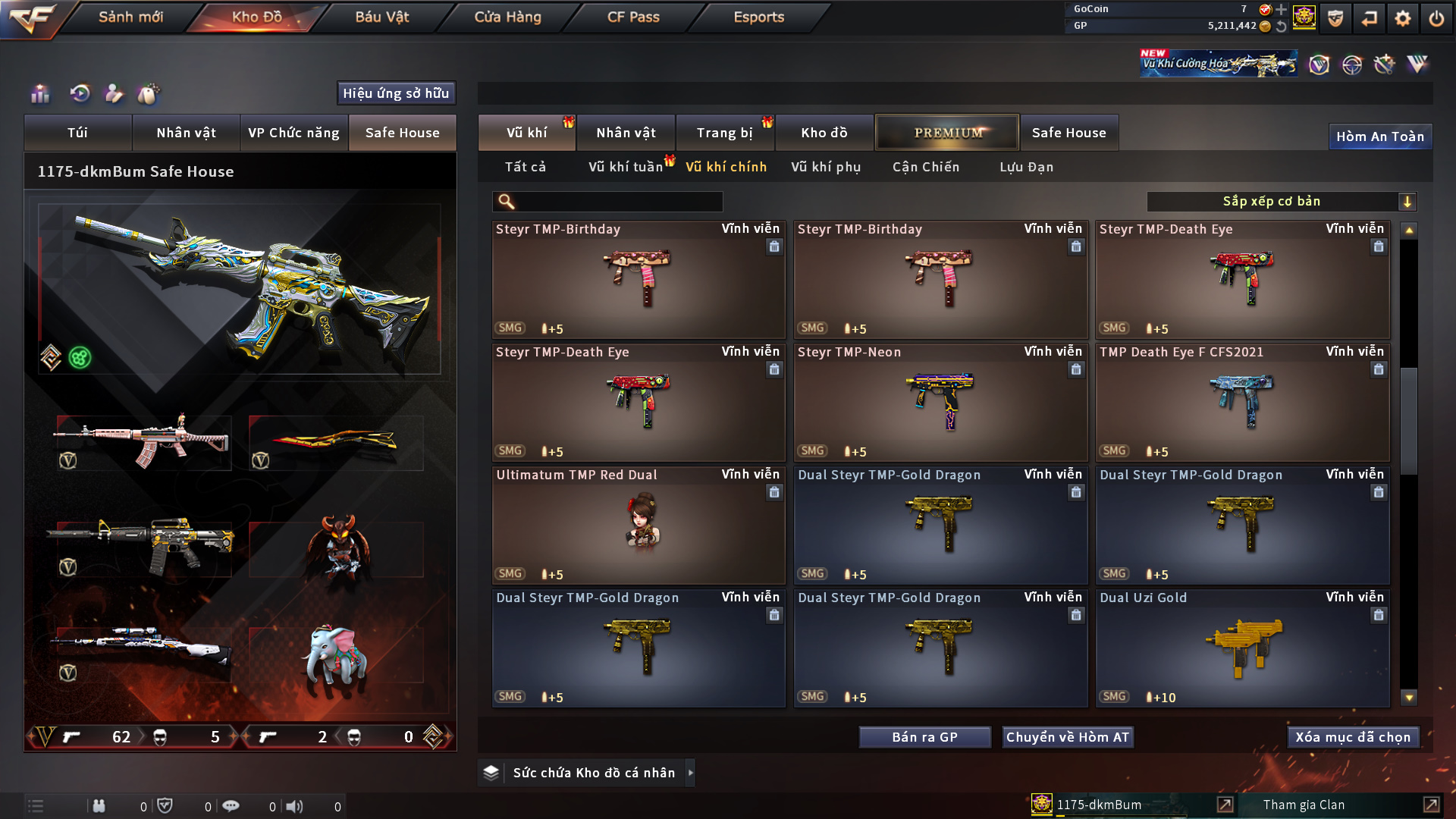Select the PREMIUM storage tab
This screenshot has height=819, width=1456.
tap(947, 133)
